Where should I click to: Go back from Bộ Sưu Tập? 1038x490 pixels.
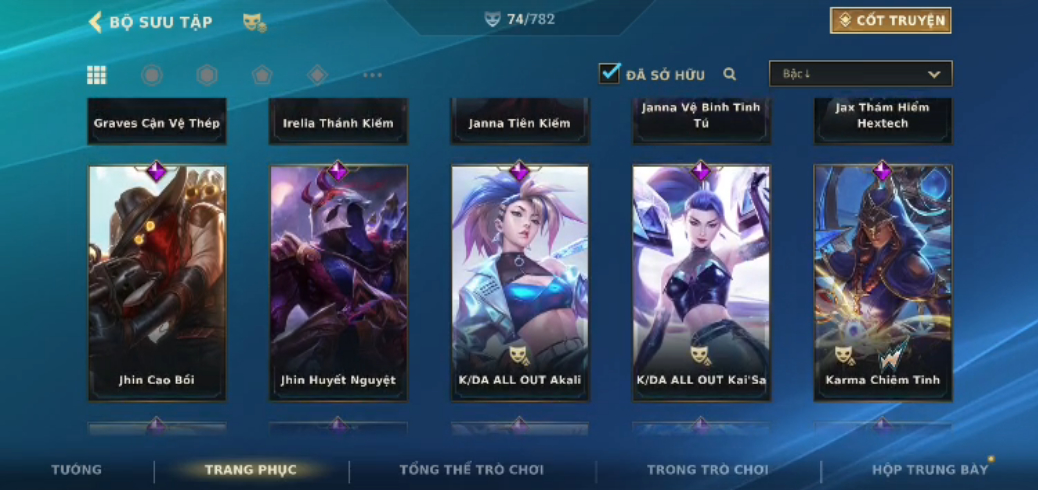tap(96, 22)
